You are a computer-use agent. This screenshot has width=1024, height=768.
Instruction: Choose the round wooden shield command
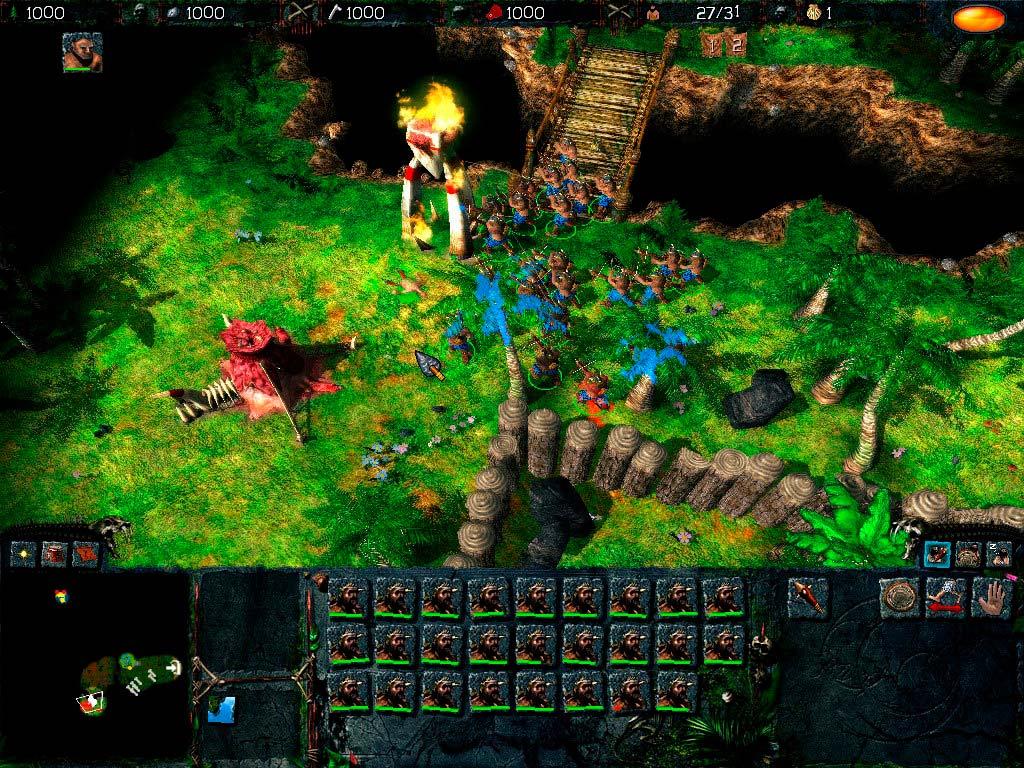(x=900, y=597)
